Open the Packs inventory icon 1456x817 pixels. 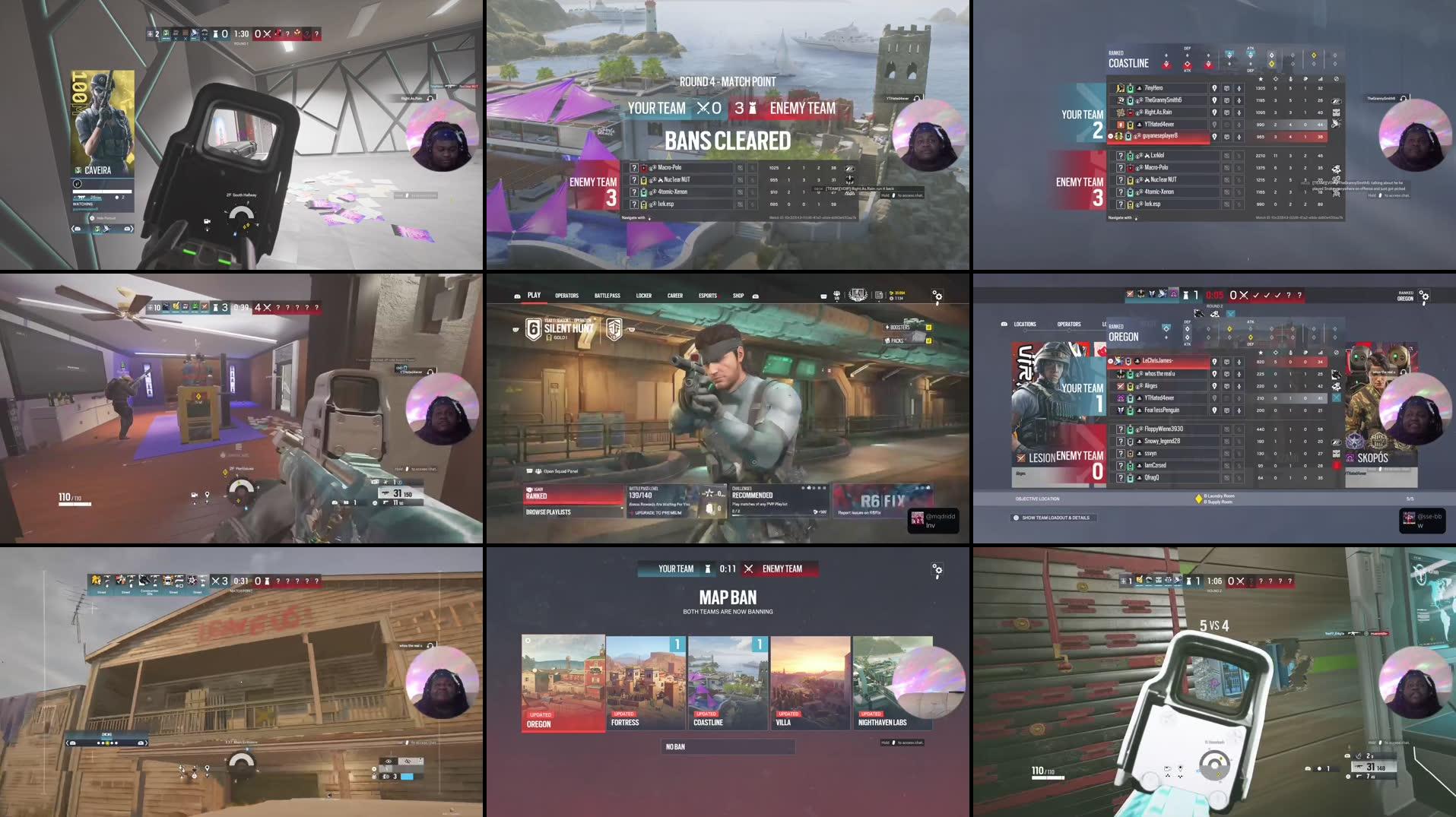pyautogui.click(x=896, y=341)
